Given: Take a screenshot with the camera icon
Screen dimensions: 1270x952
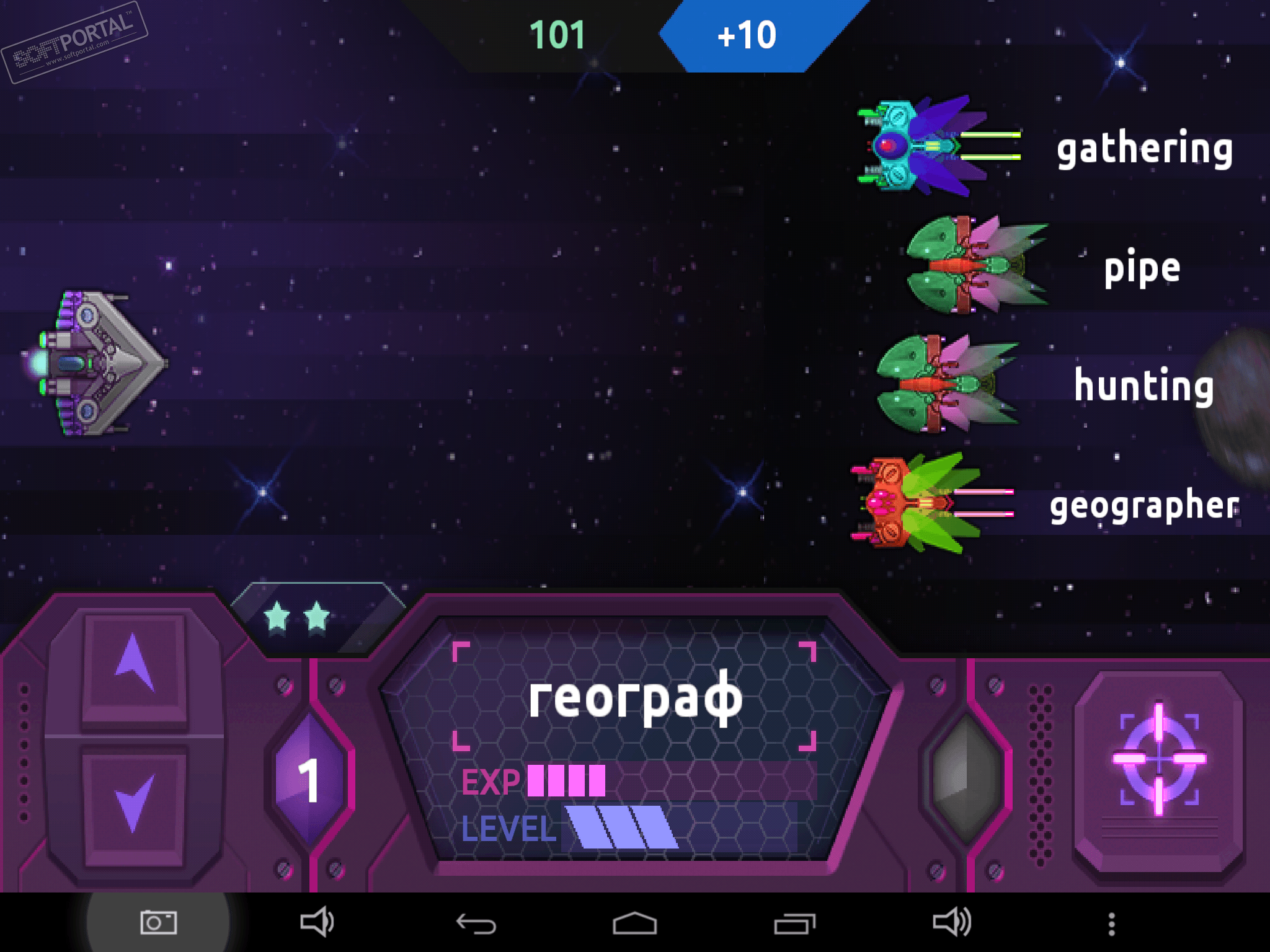Looking at the screenshot, I should pyautogui.click(x=158, y=922).
